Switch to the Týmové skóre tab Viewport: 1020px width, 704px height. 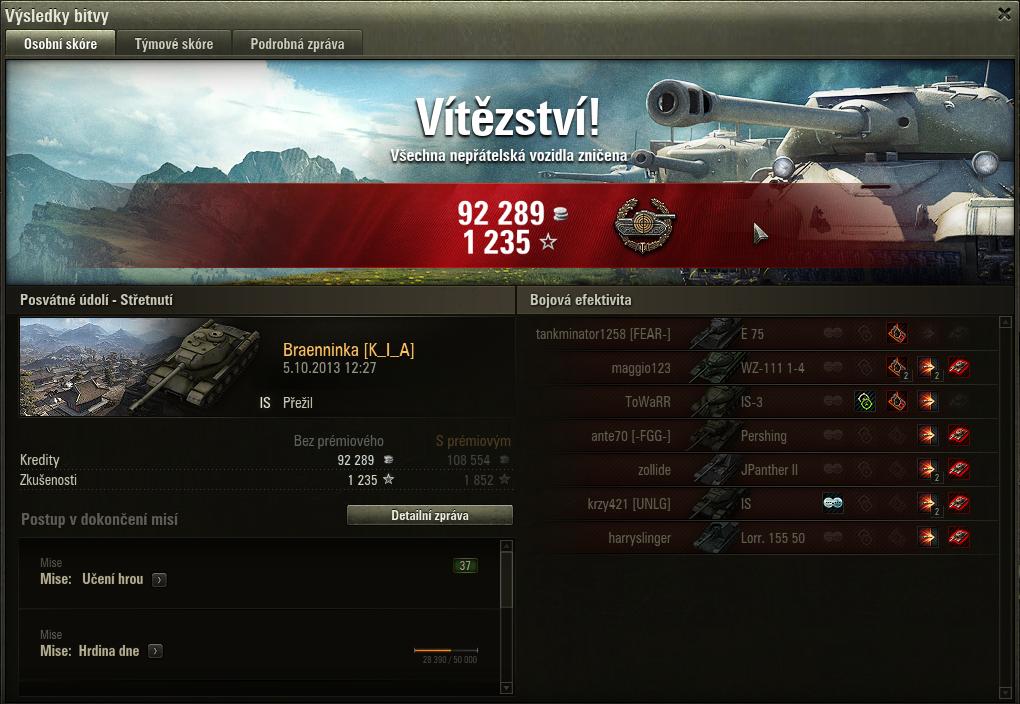[x=174, y=44]
